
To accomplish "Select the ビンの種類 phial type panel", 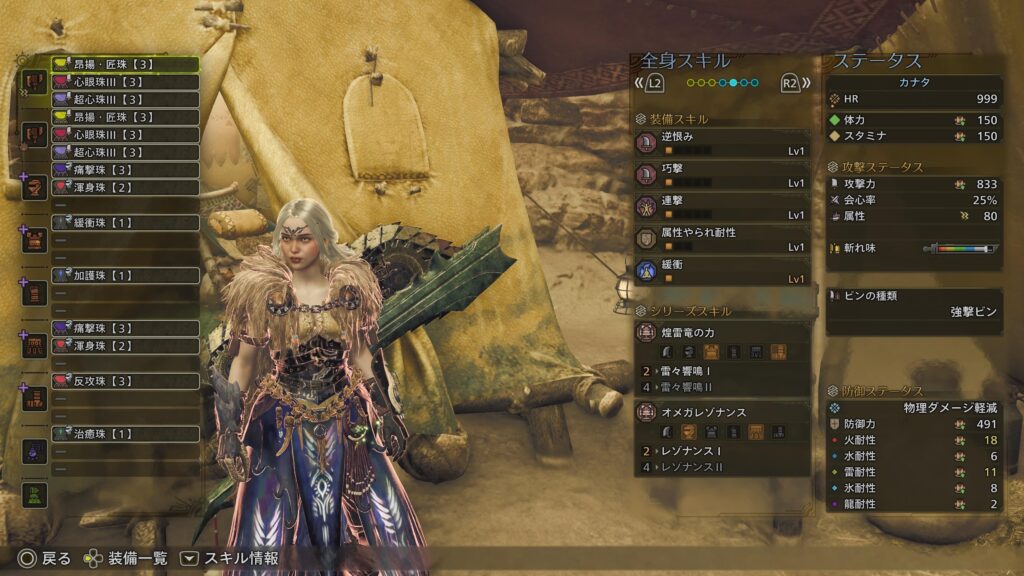I will (914, 303).
